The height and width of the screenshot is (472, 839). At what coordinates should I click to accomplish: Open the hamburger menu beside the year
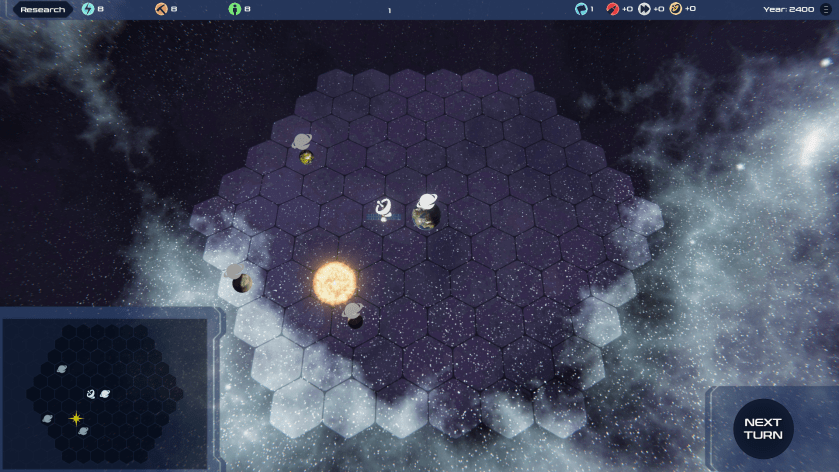pyautogui.click(x=825, y=9)
